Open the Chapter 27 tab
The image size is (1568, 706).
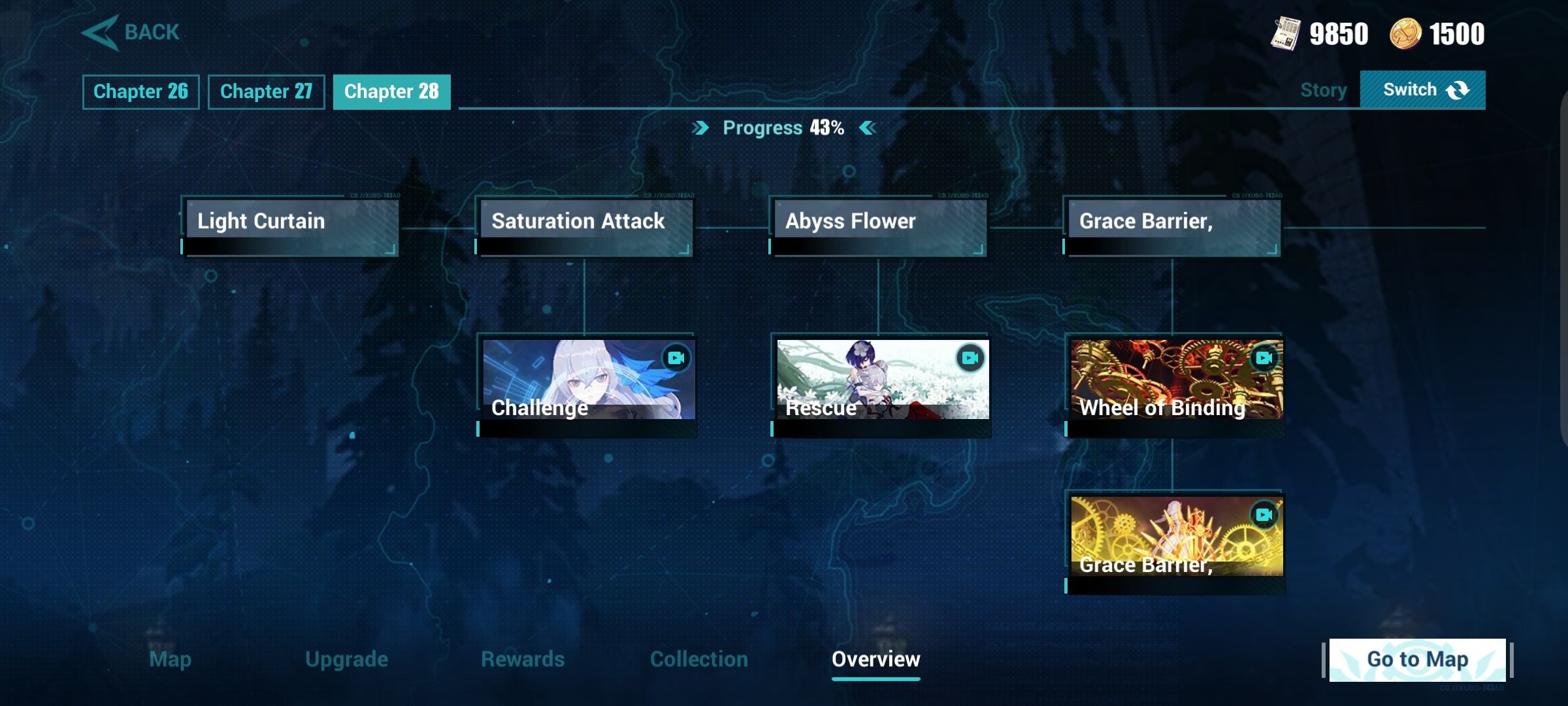[266, 91]
